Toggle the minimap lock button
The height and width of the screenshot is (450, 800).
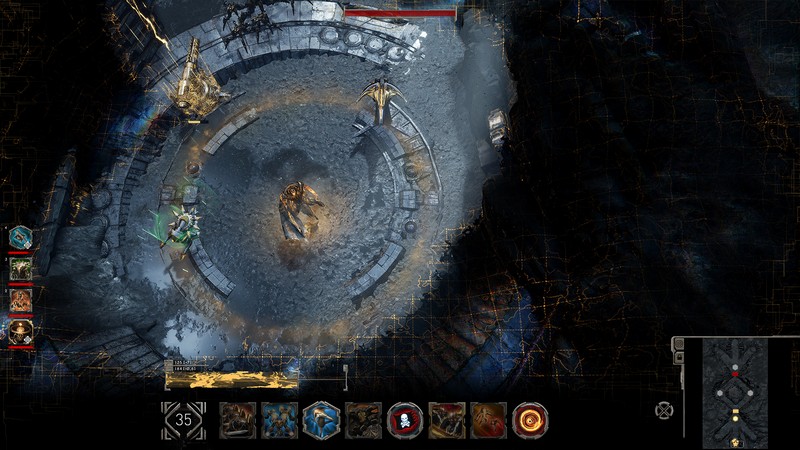[677, 357]
